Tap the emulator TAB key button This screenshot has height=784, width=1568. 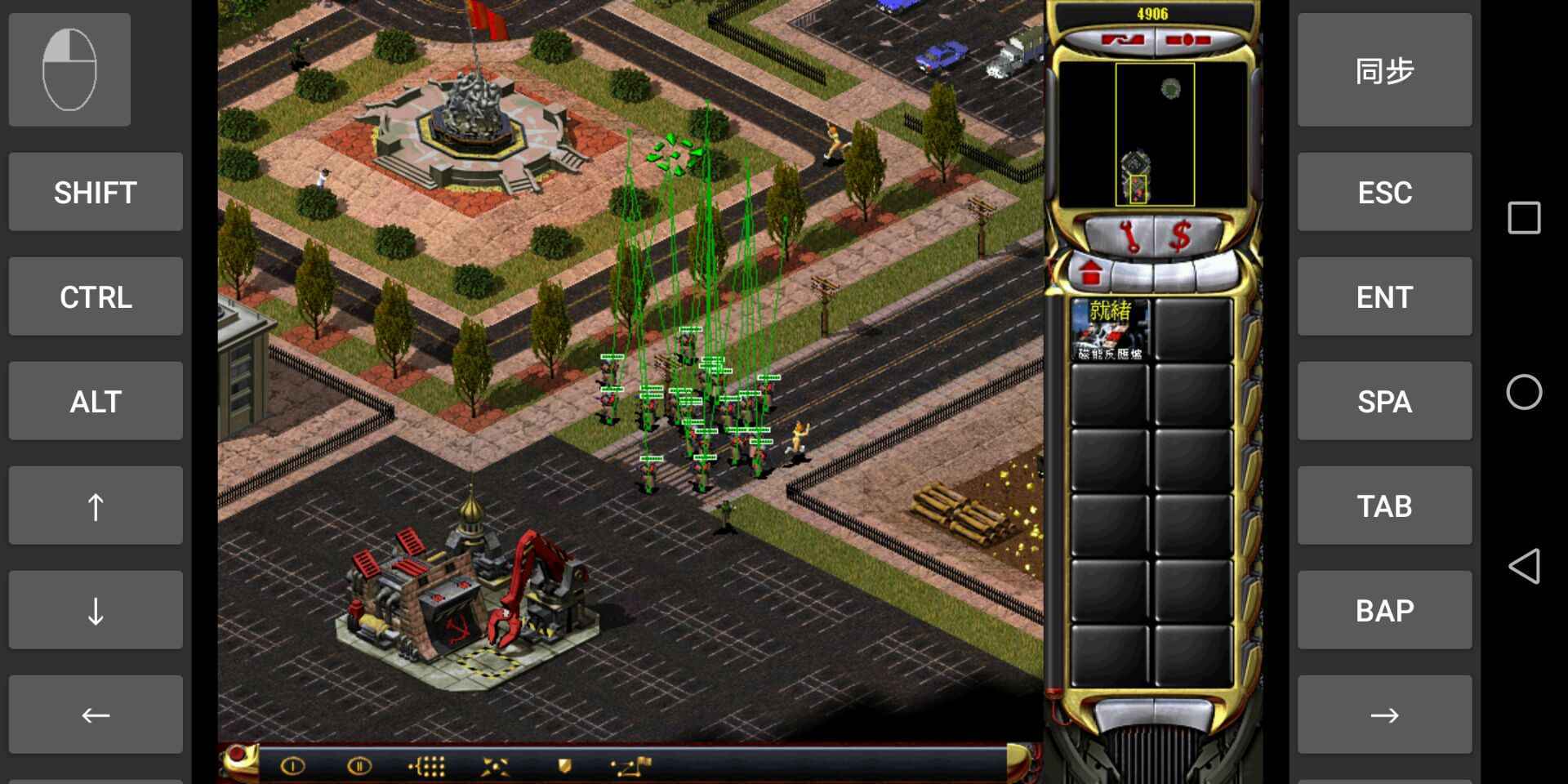[1384, 506]
